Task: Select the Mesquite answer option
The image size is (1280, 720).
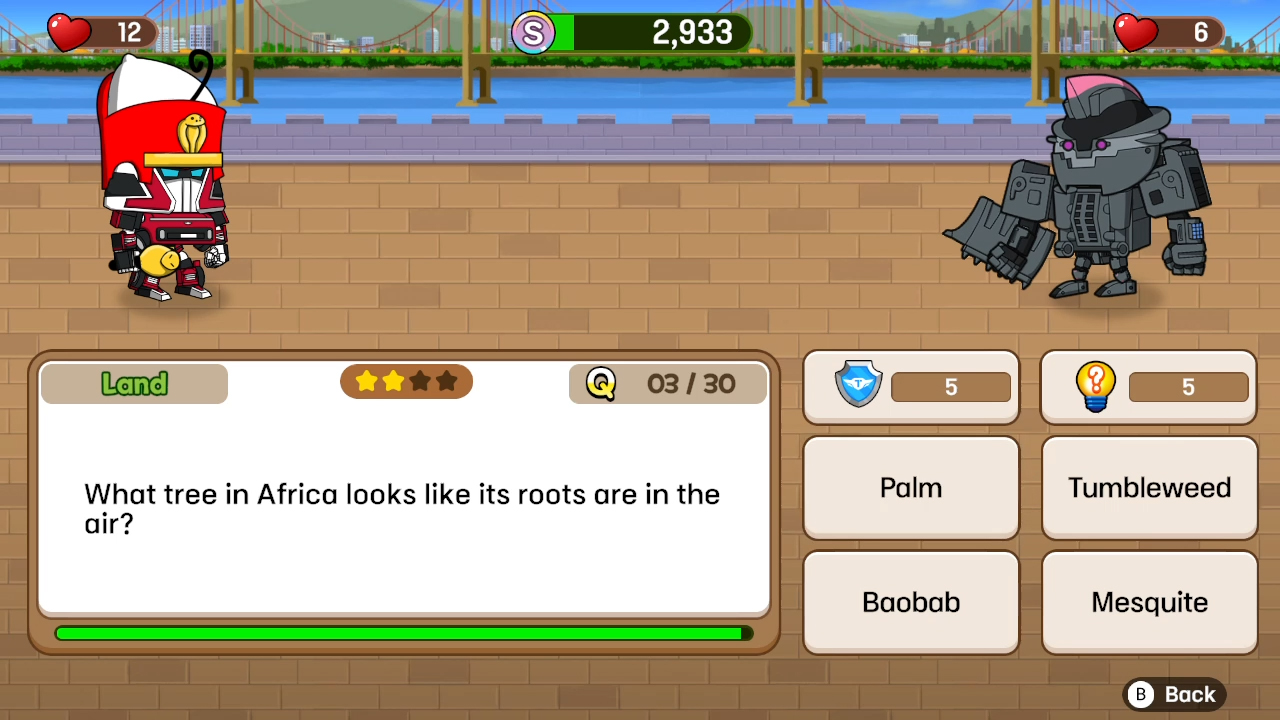Action: click(1148, 602)
